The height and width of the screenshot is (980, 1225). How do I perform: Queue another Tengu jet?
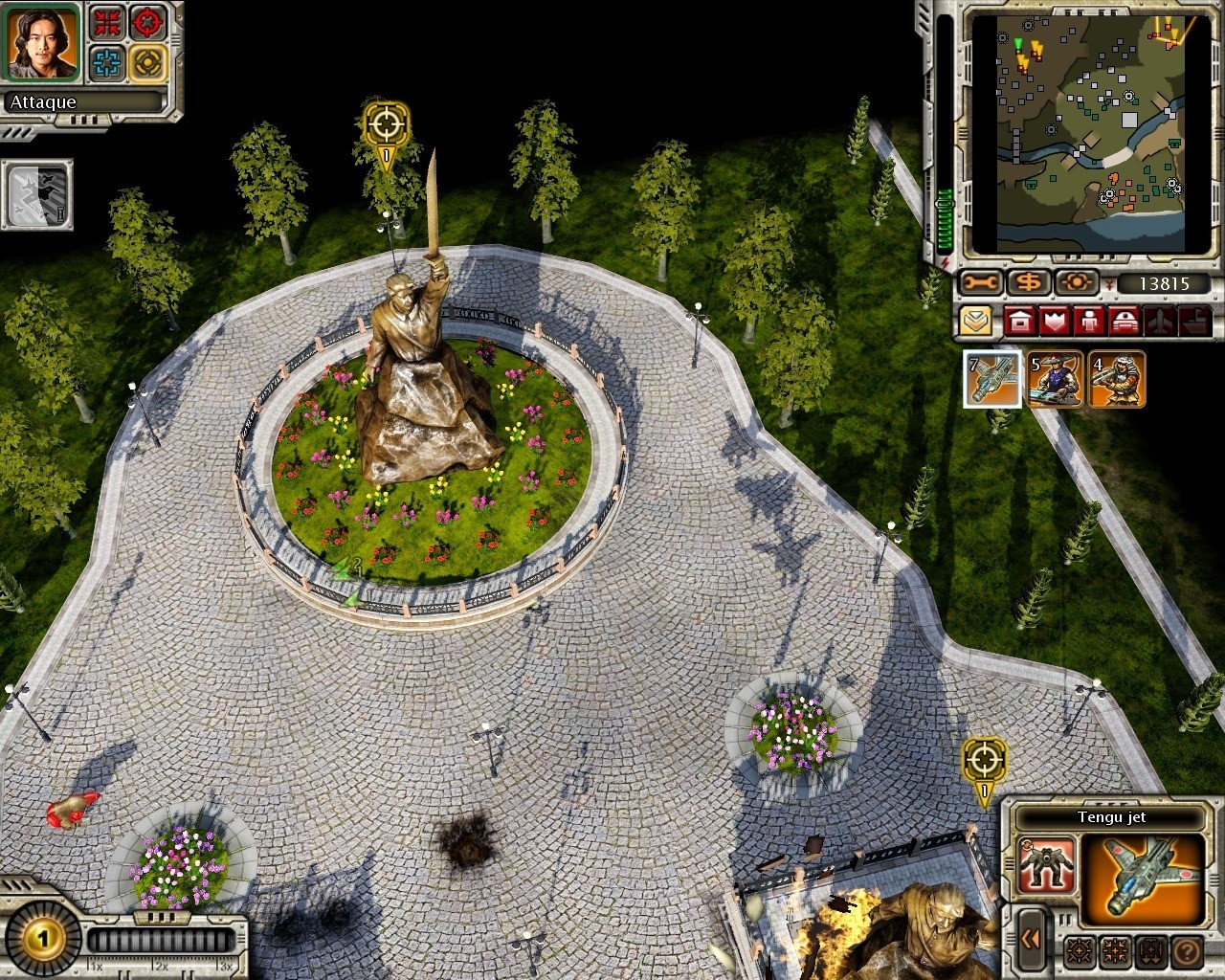pyautogui.click(x=992, y=380)
